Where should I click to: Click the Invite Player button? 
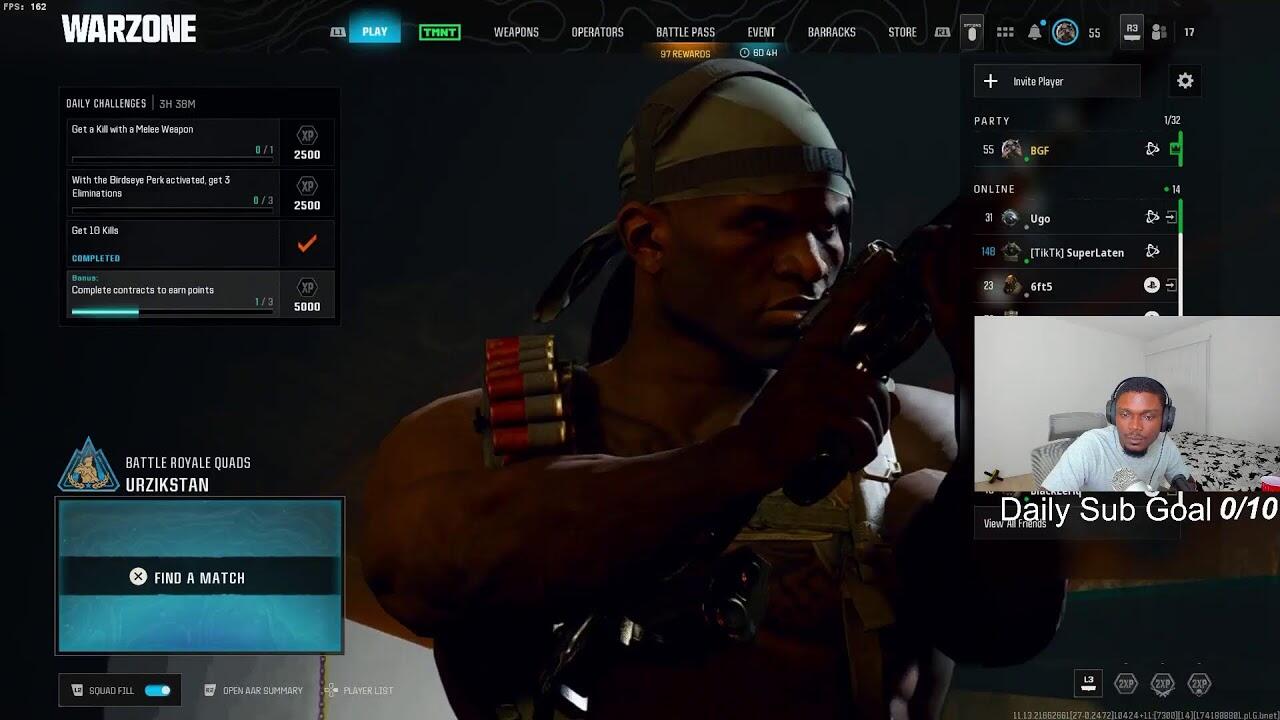click(x=1057, y=81)
